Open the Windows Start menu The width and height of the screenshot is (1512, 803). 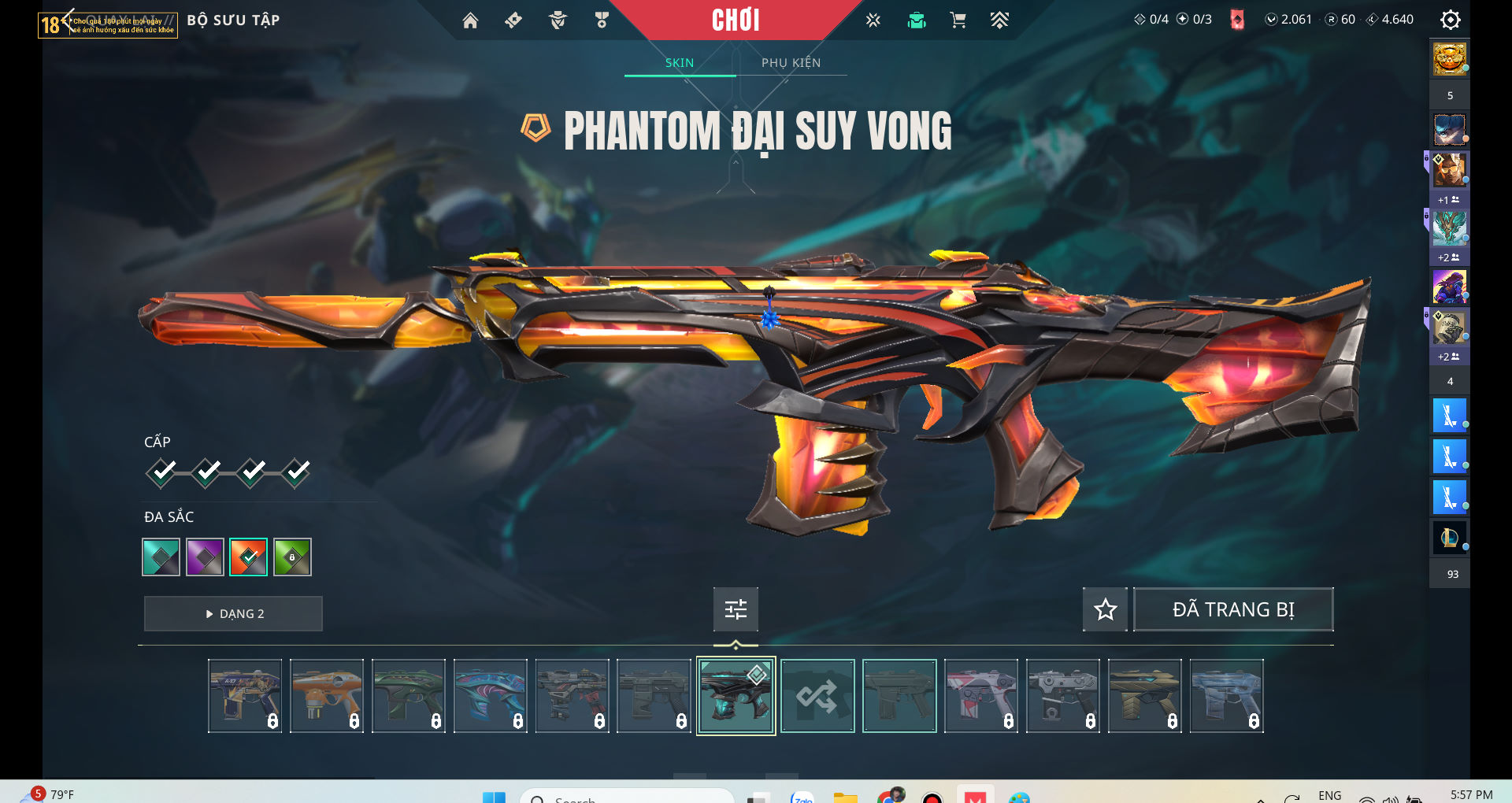[494, 797]
